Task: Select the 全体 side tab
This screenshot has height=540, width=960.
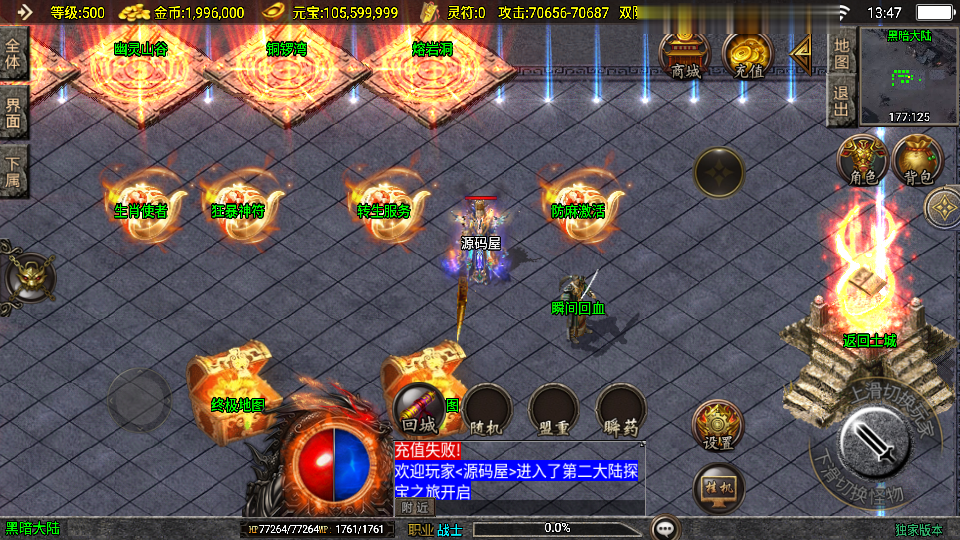Action: click(13, 53)
